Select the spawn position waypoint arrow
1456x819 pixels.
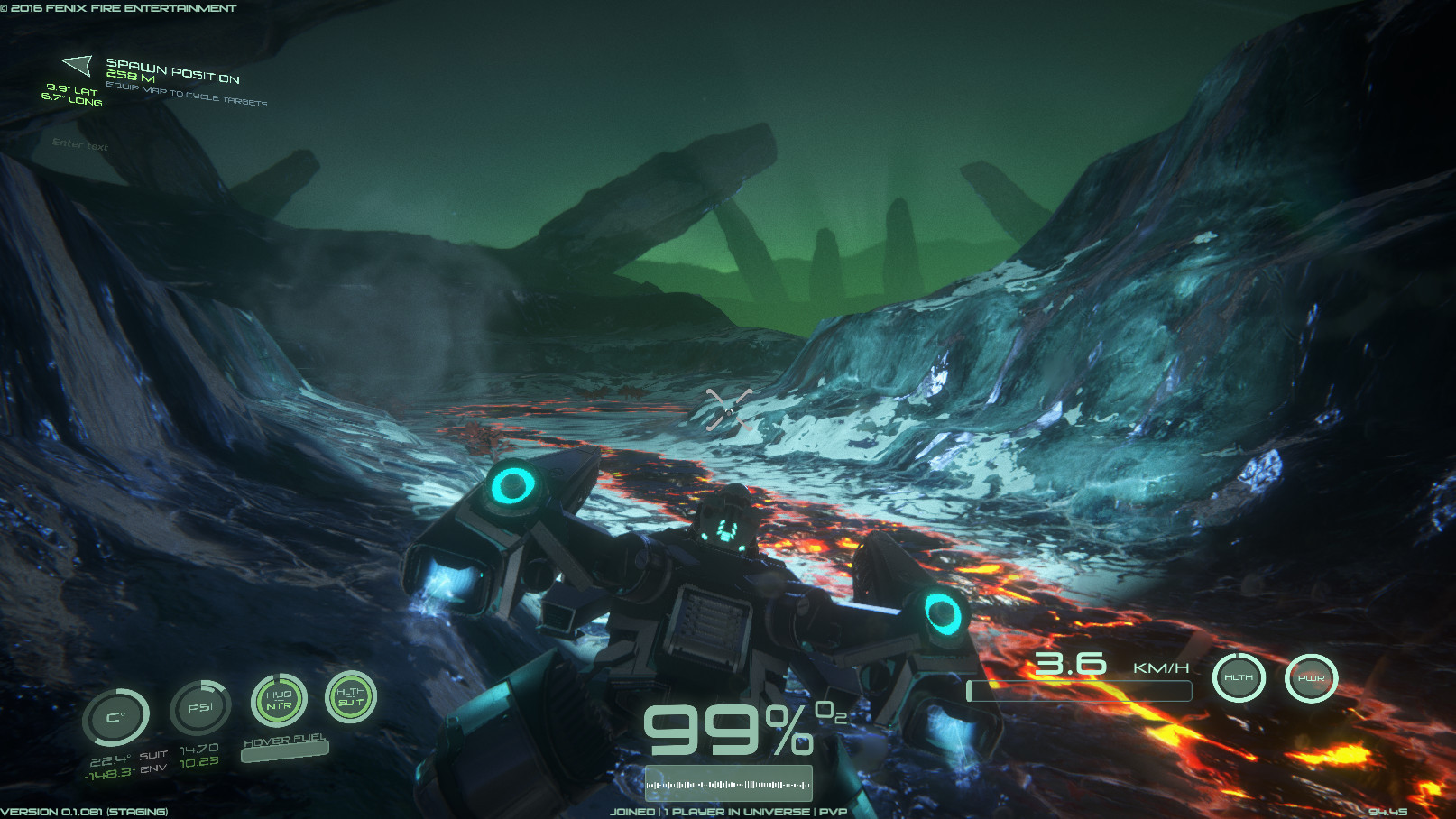(x=76, y=65)
